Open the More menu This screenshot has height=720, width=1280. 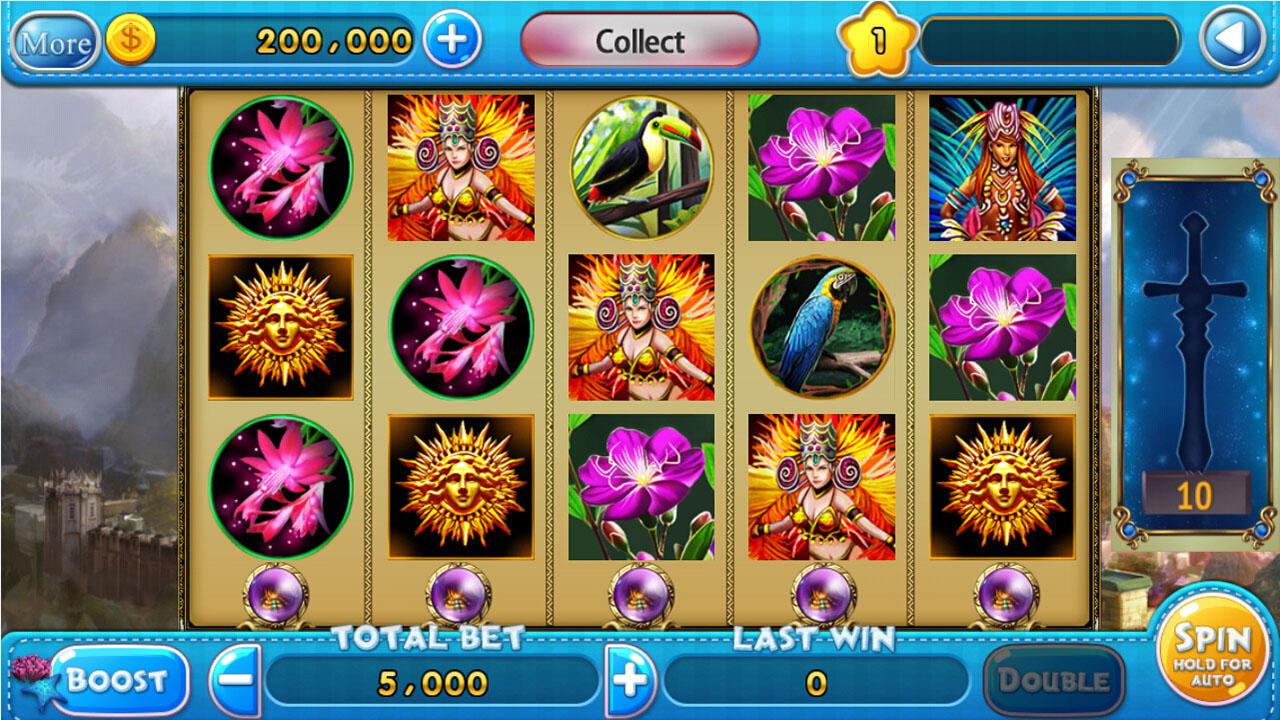tap(56, 42)
